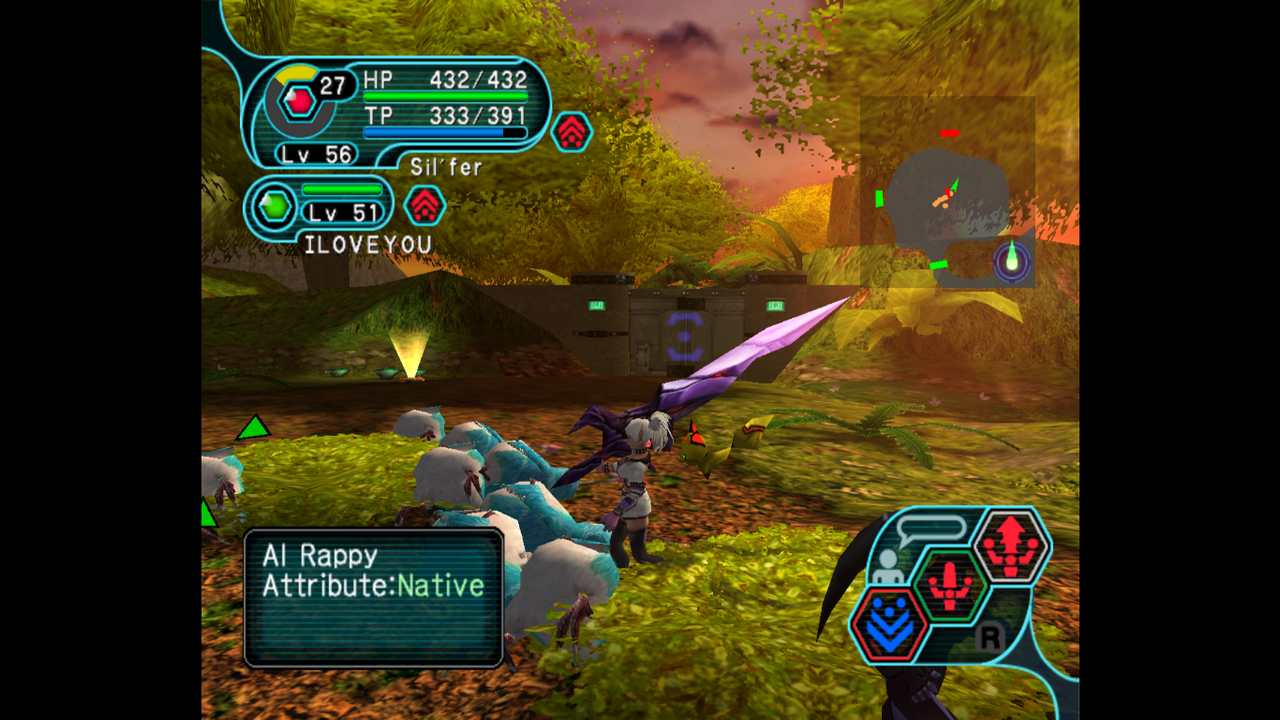
Task: Inspect the red buff icon beside Sil'fer
Action: pos(572,132)
